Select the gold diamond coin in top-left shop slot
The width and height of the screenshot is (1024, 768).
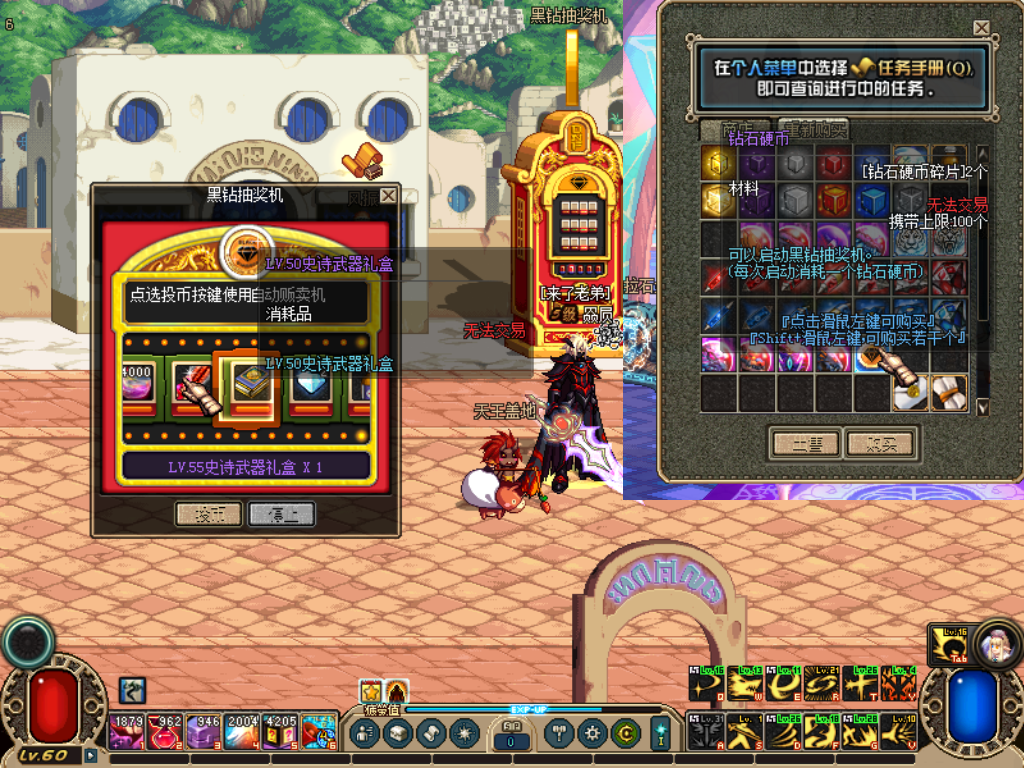point(717,162)
